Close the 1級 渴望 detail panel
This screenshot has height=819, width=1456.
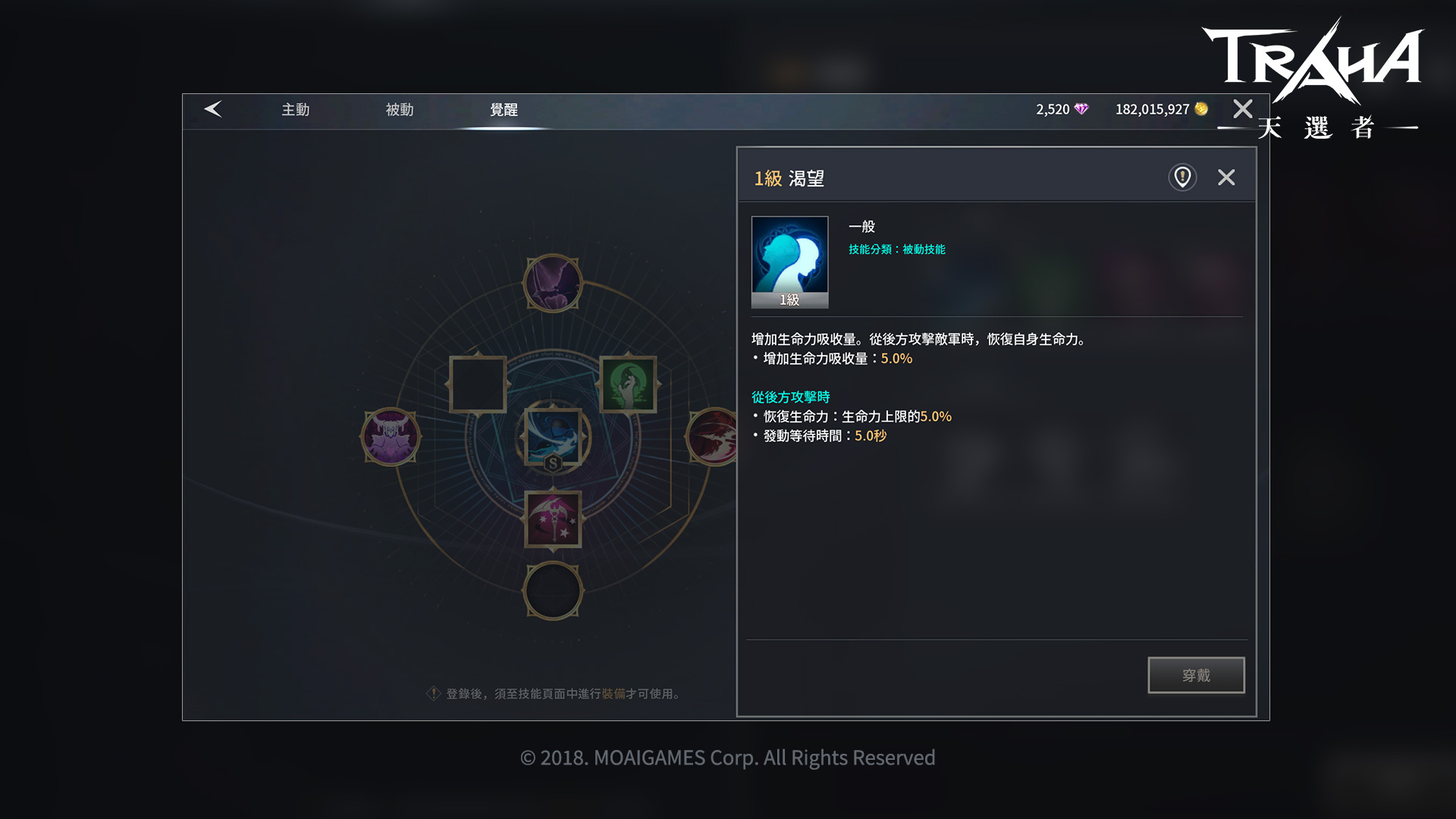(x=1226, y=177)
